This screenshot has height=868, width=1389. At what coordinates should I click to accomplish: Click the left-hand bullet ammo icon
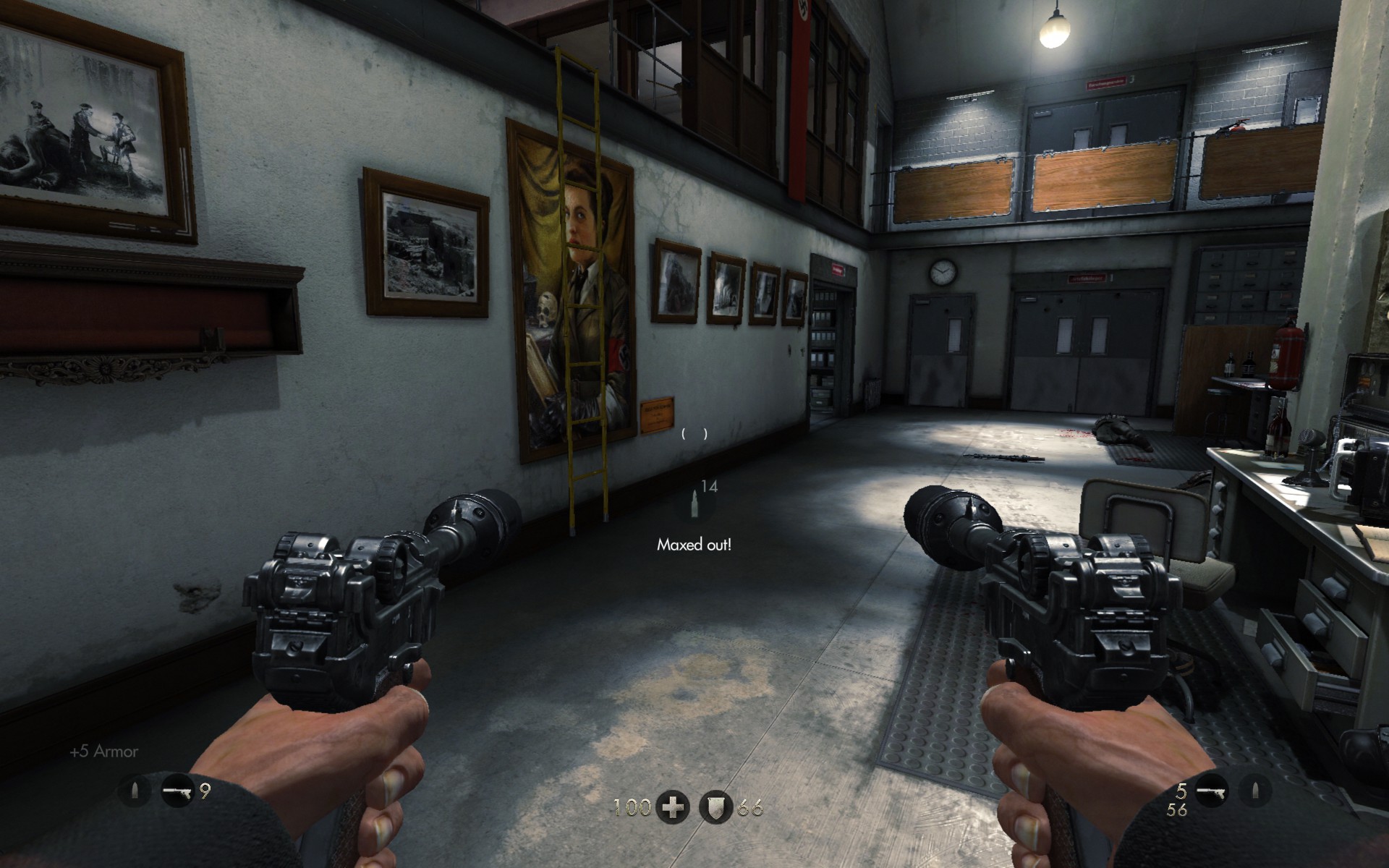(x=135, y=791)
